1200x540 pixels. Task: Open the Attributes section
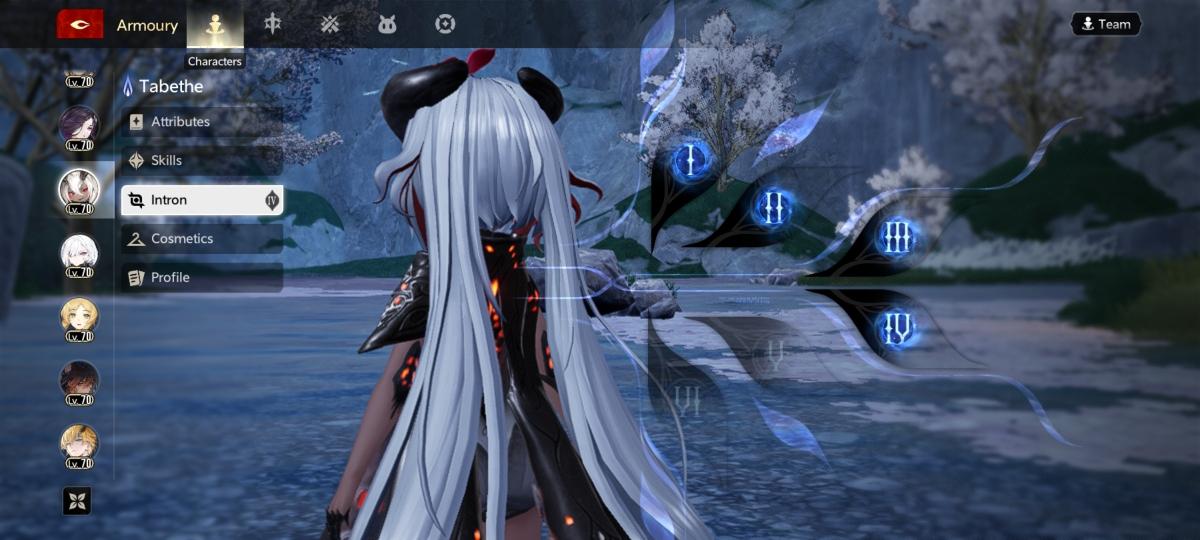[x=201, y=122]
